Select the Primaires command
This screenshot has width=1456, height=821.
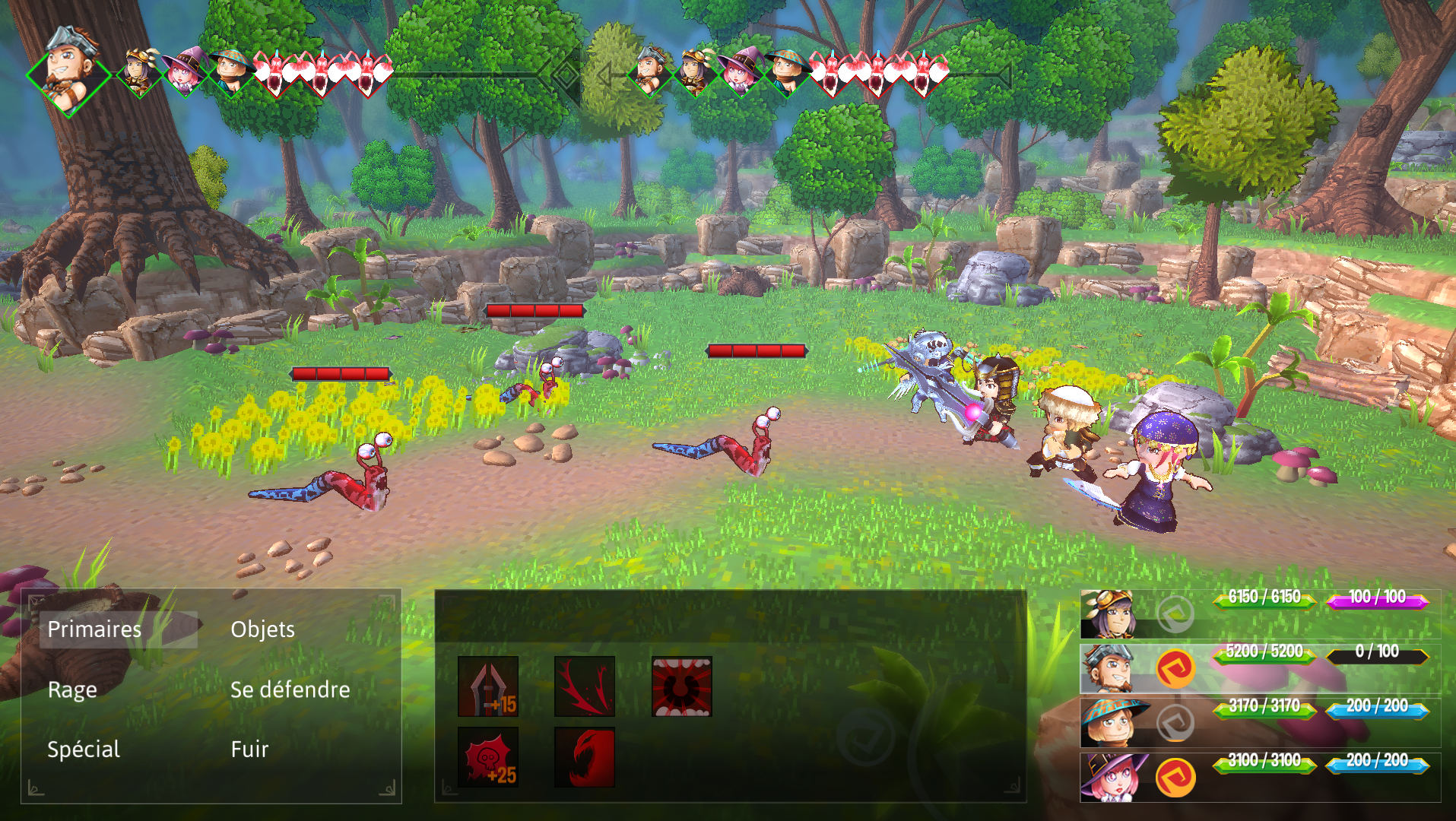pyautogui.click(x=94, y=629)
